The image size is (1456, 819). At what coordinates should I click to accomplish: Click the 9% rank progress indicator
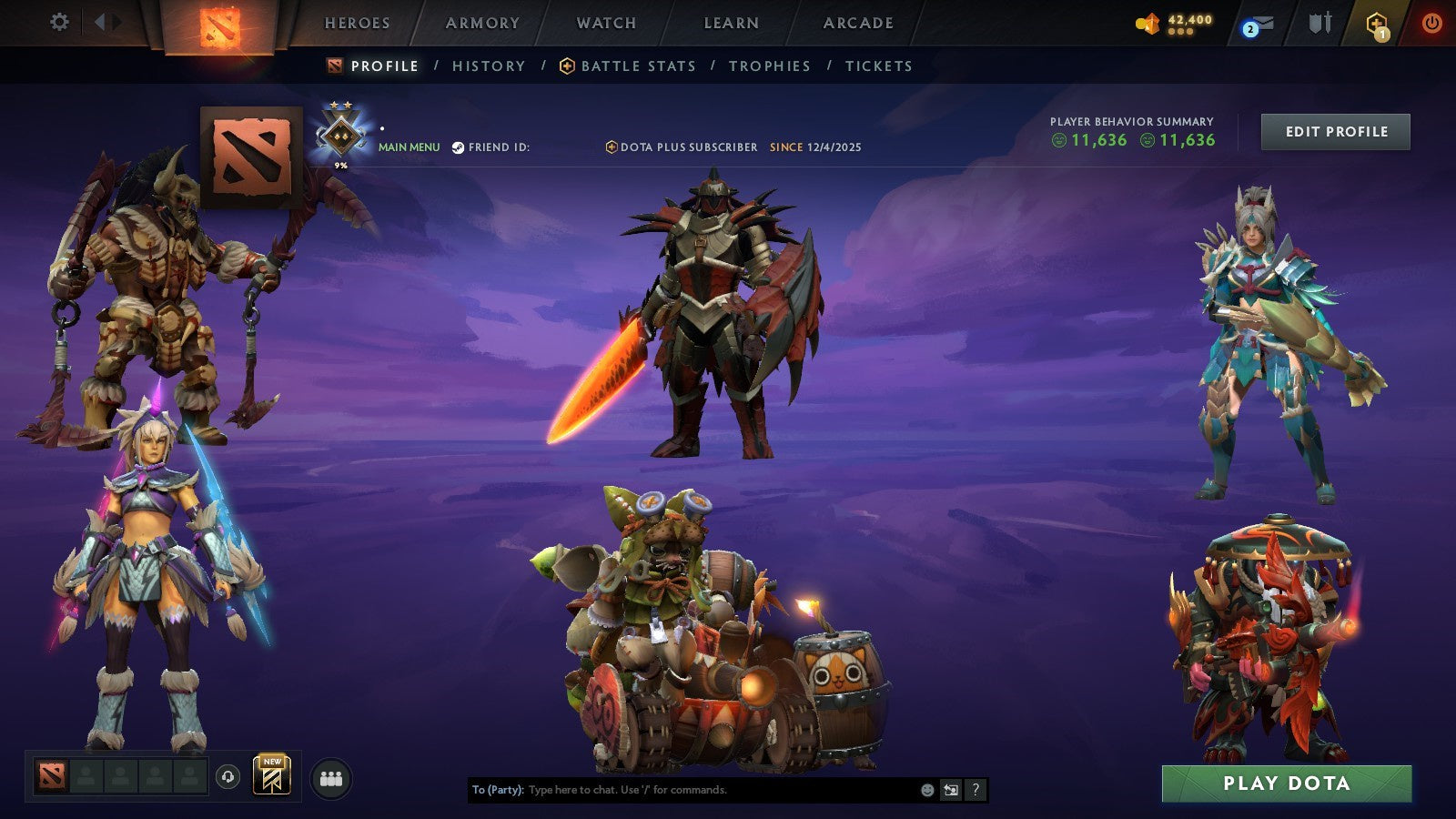pyautogui.click(x=339, y=164)
